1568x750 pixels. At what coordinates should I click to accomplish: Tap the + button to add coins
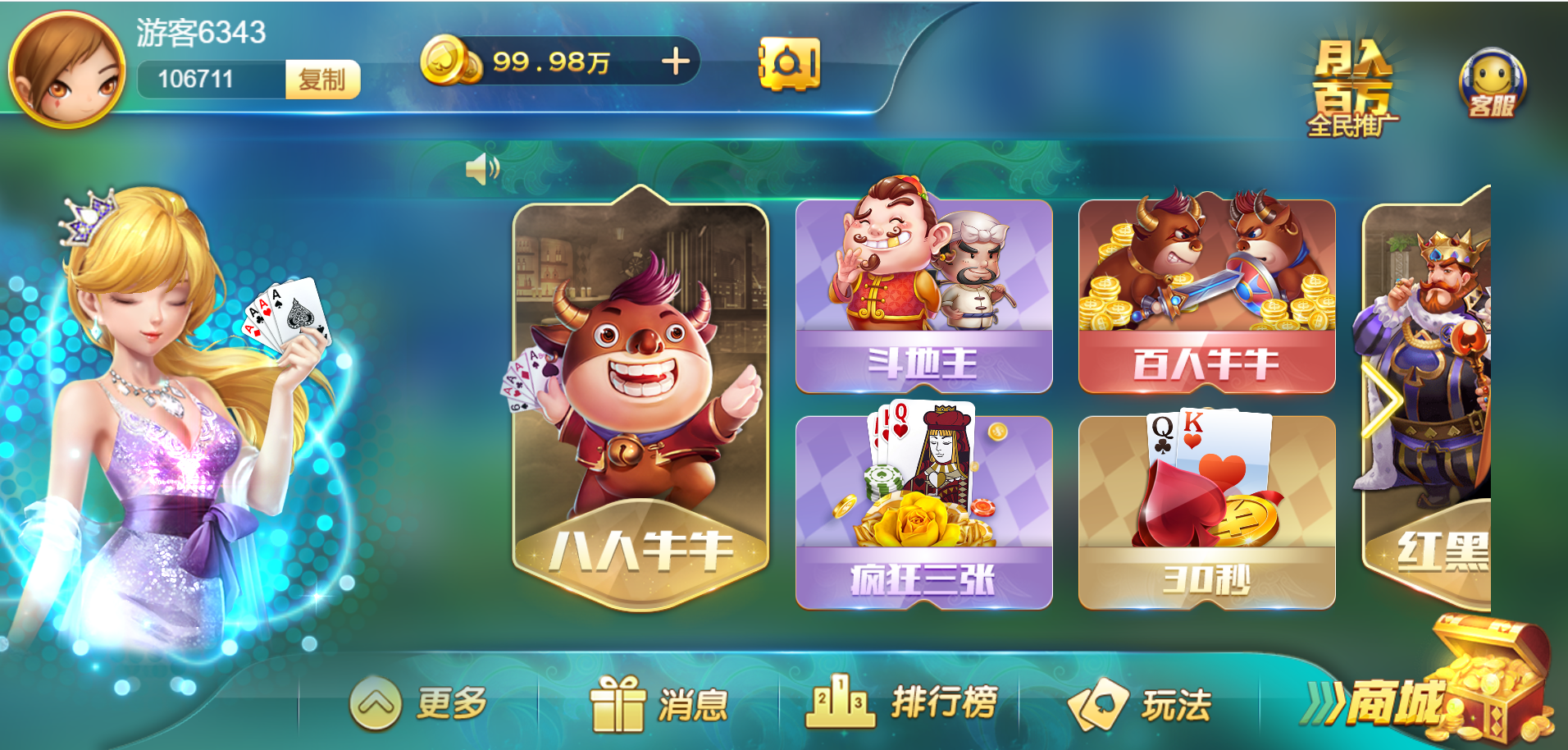[x=674, y=62]
